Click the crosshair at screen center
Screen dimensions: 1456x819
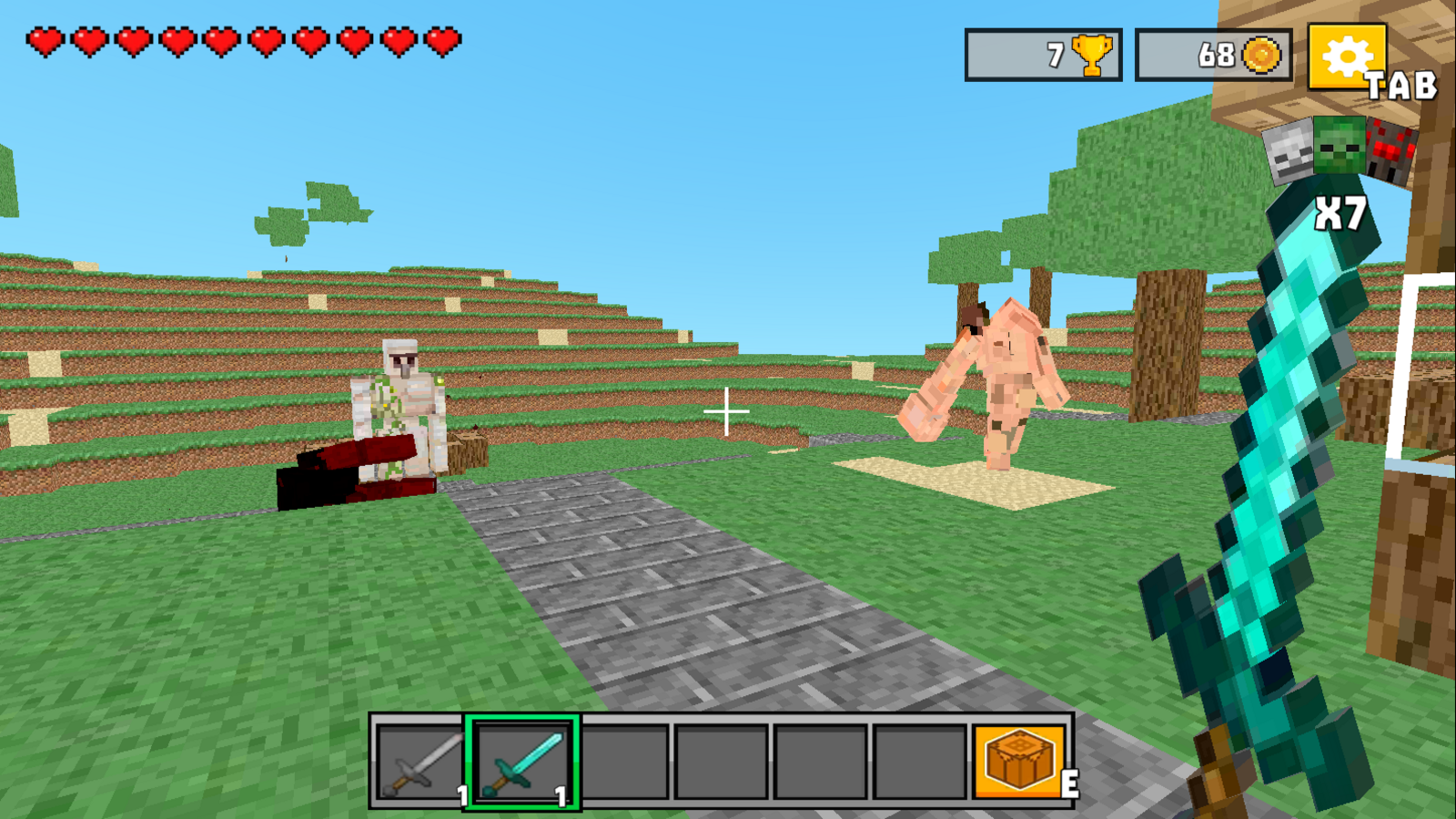(727, 411)
